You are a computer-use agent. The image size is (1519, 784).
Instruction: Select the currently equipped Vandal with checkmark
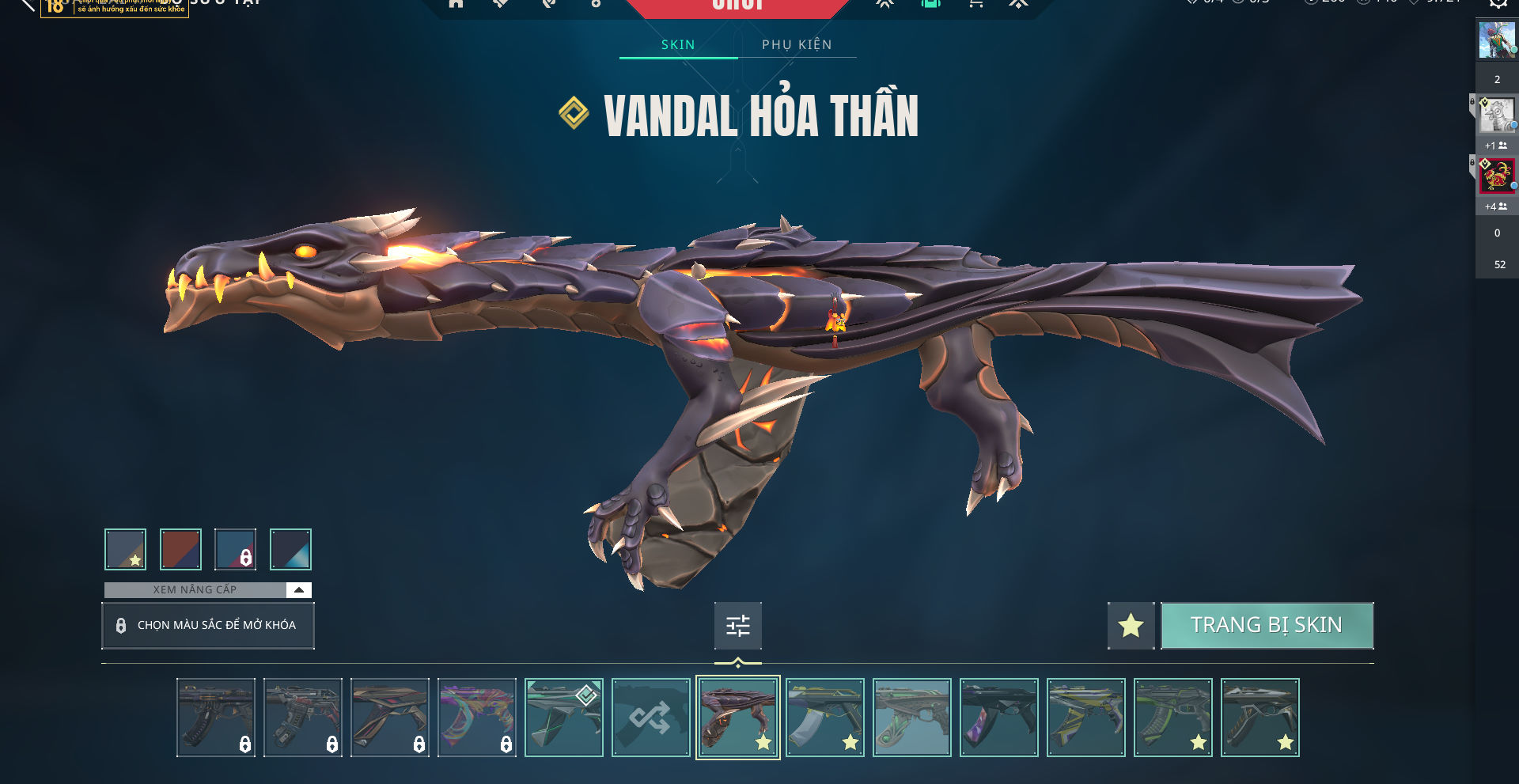pyautogui.click(x=563, y=718)
